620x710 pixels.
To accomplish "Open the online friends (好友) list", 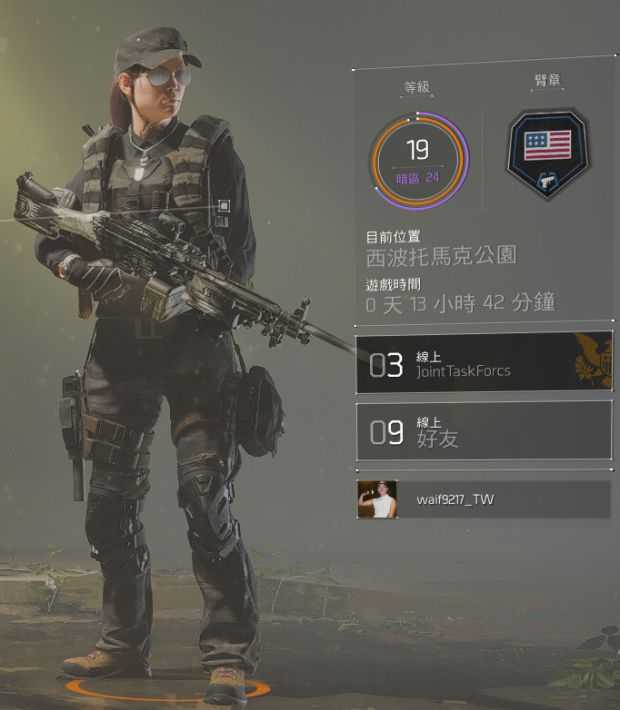I will coord(484,431).
